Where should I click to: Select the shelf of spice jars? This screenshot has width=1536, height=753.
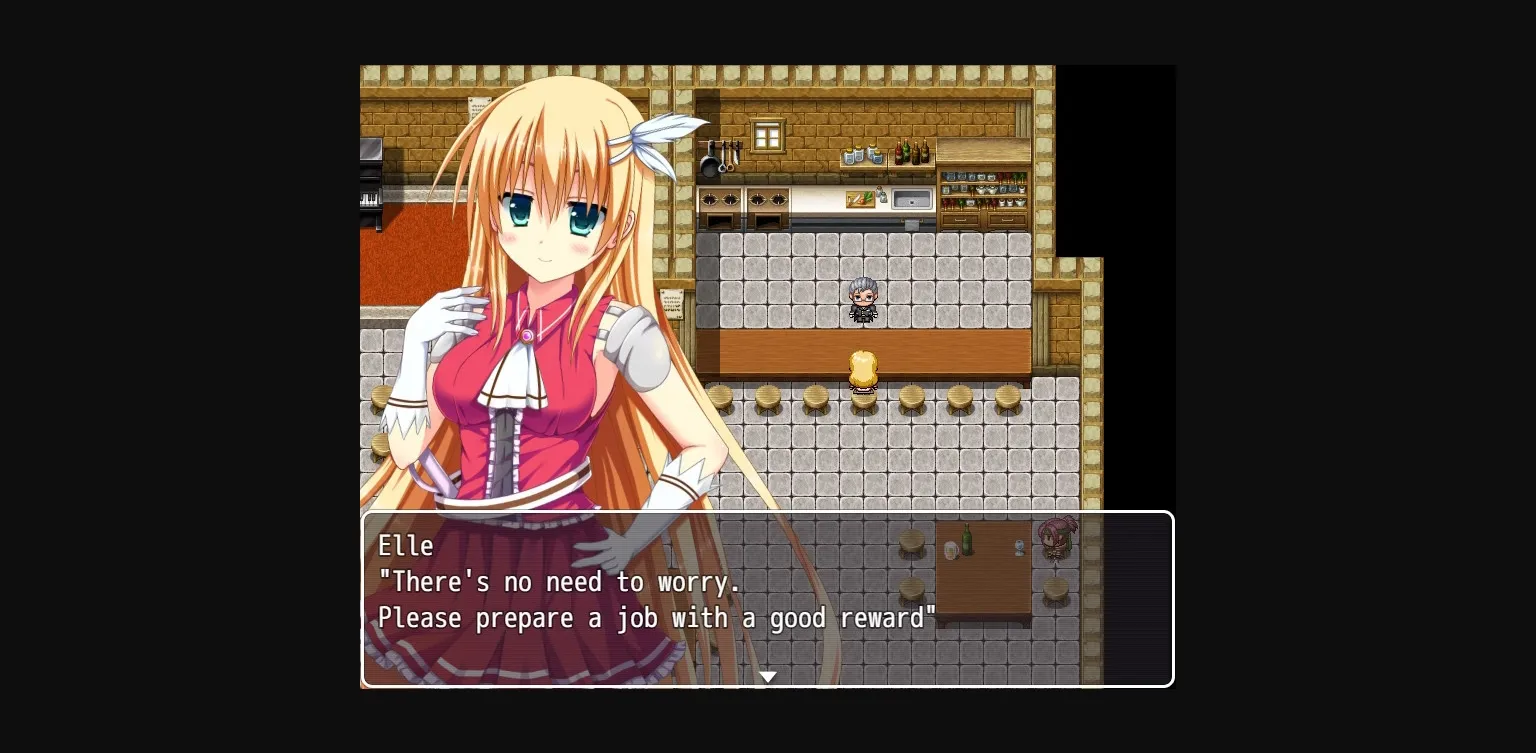(x=862, y=155)
